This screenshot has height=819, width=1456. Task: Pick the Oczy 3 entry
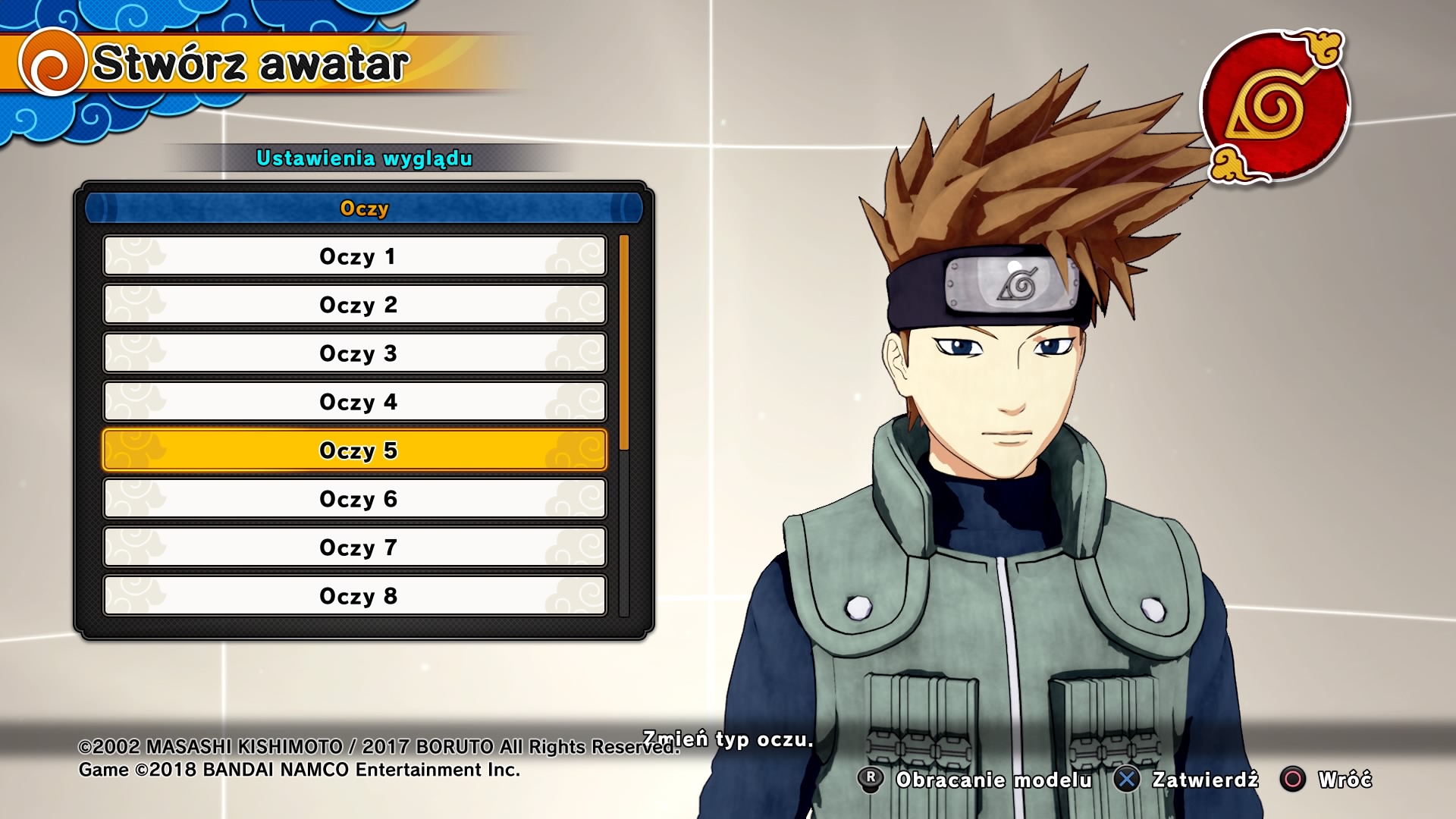[355, 353]
